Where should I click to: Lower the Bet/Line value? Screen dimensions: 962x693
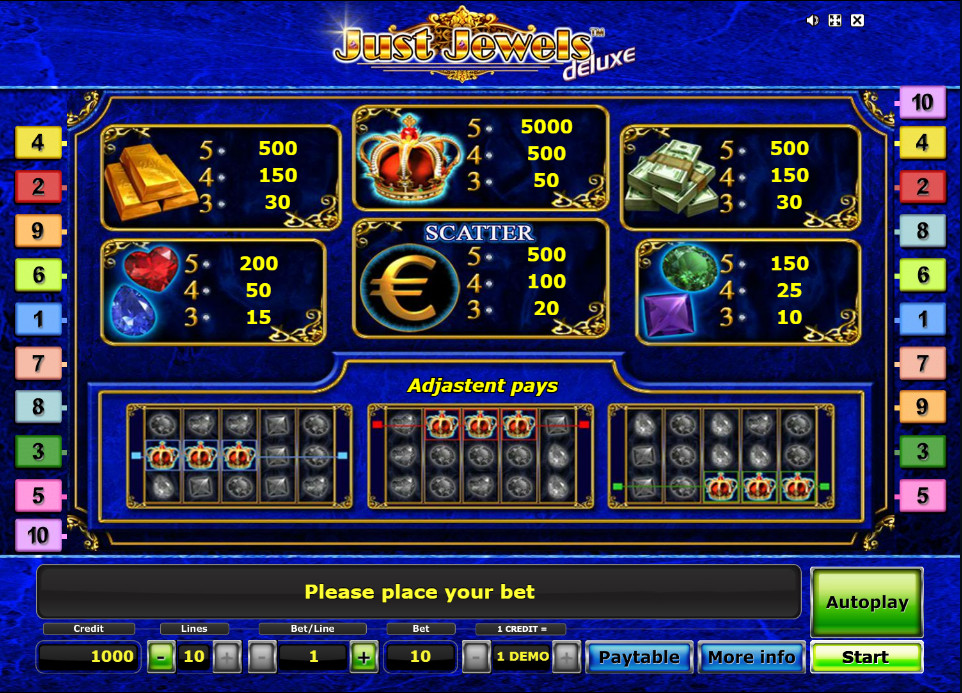262,657
